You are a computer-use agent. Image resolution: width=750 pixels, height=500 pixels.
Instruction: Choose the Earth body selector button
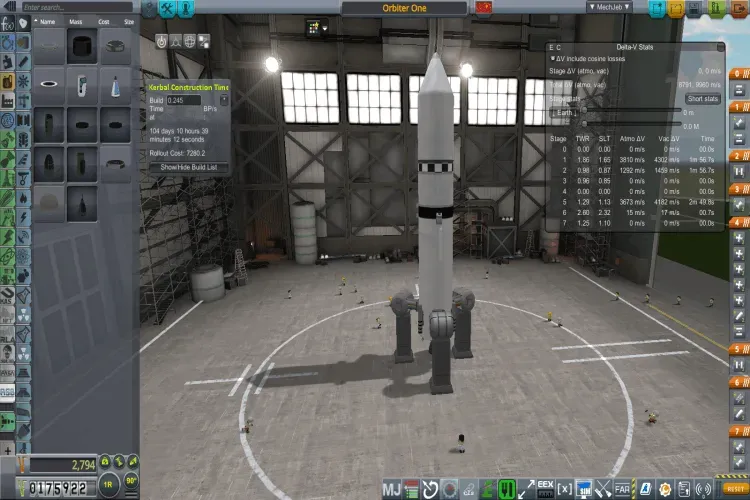coord(568,113)
